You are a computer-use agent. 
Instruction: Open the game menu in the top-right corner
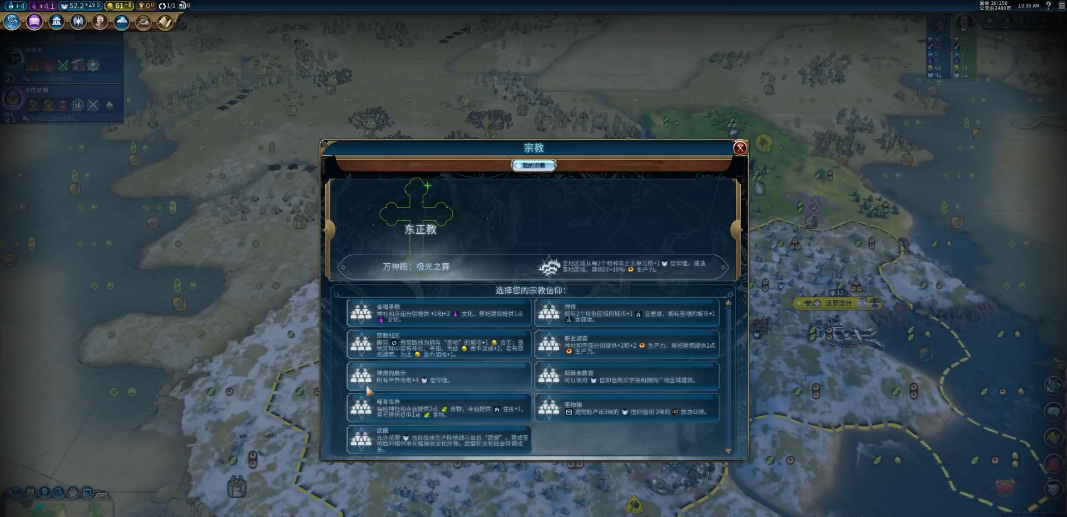click(x=1059, y=6)
